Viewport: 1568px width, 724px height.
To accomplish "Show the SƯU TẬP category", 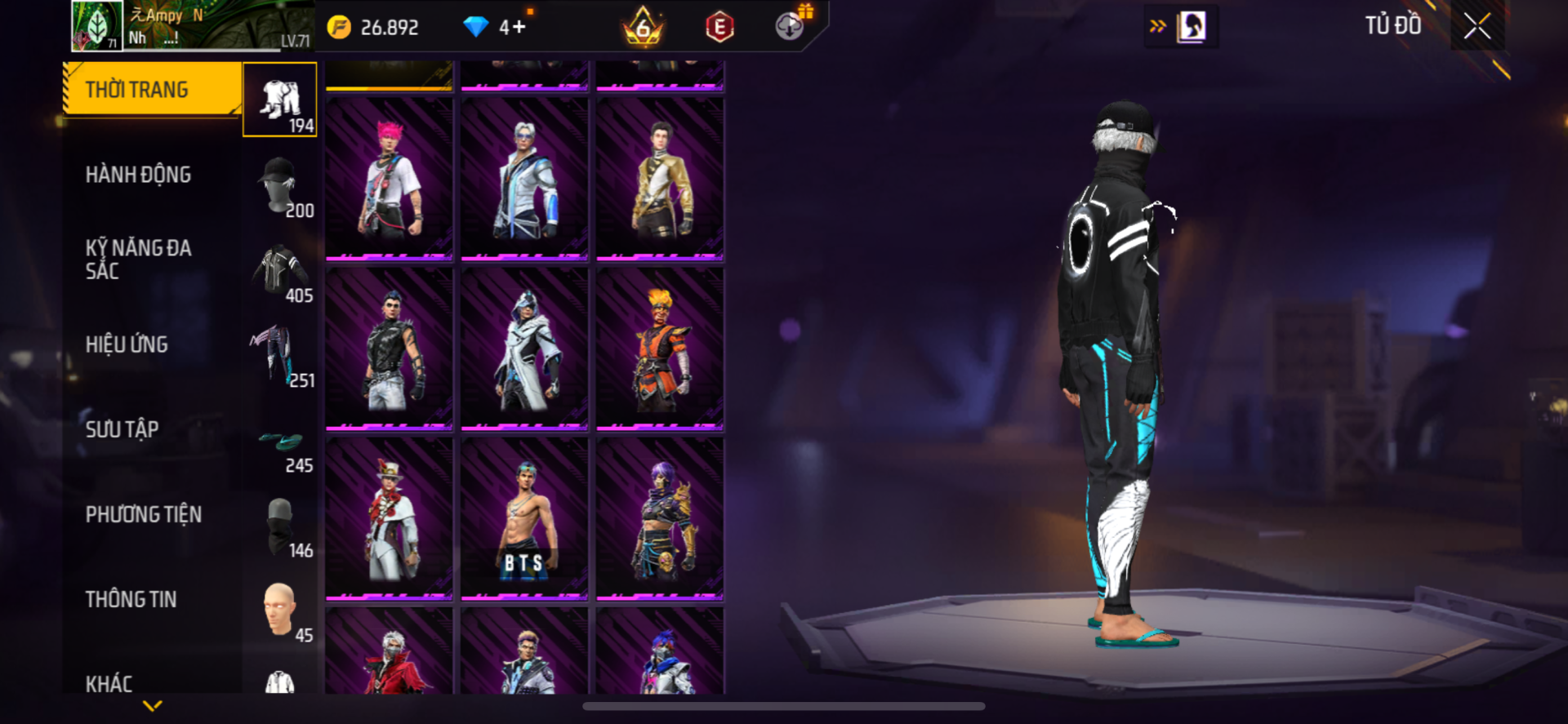I will pyautogui.click(x=122, y=429).
